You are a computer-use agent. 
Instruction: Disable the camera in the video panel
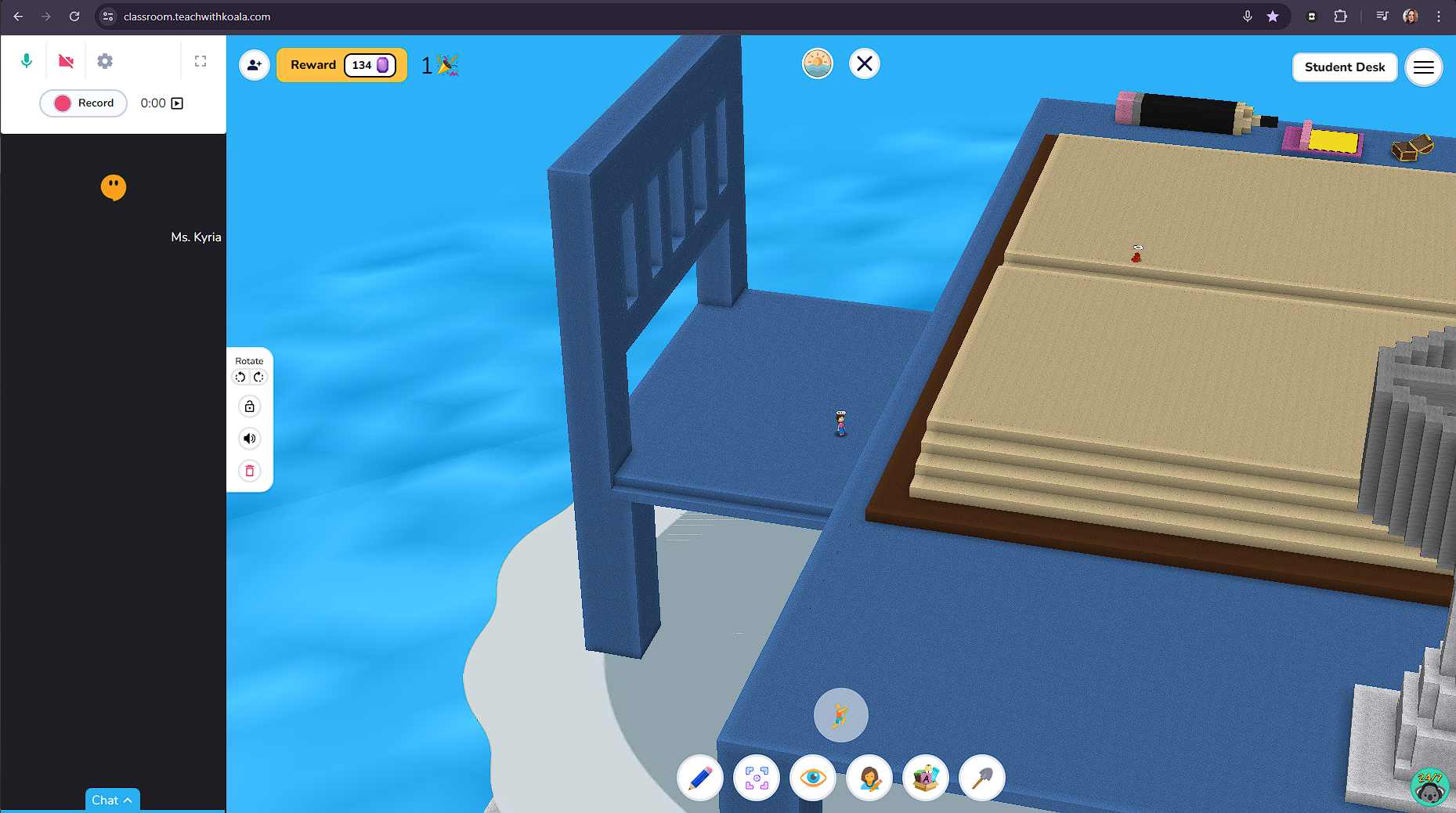66,60
